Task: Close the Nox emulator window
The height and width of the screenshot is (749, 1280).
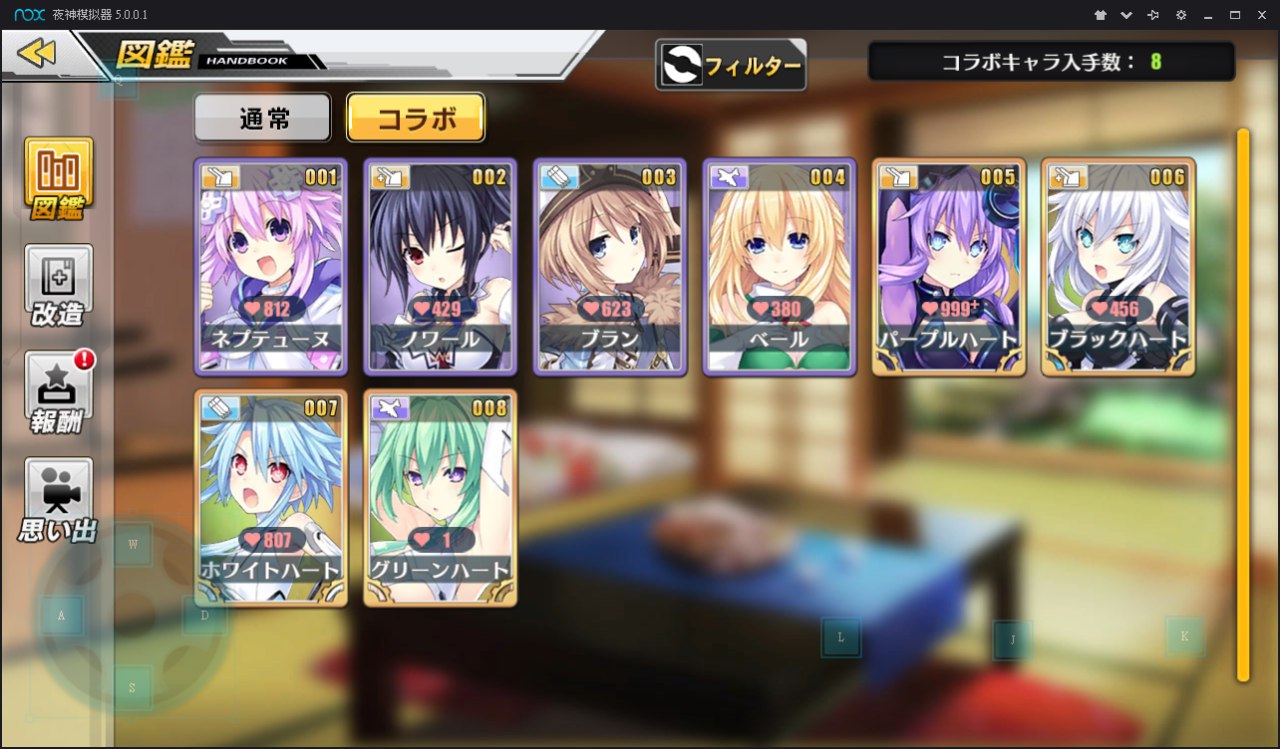Action: (1261, 15)
